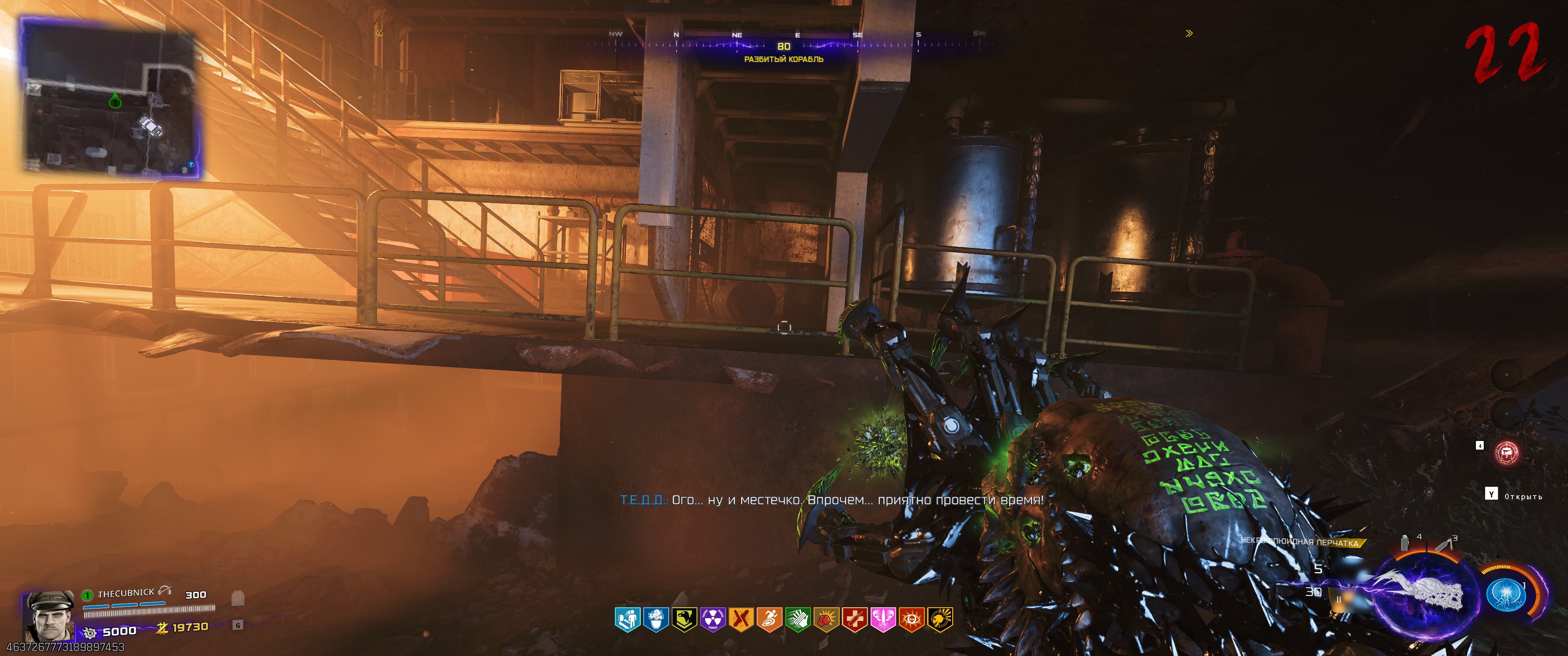Select the Stamin-Up escalator perk icon

[x=627, y=620]
